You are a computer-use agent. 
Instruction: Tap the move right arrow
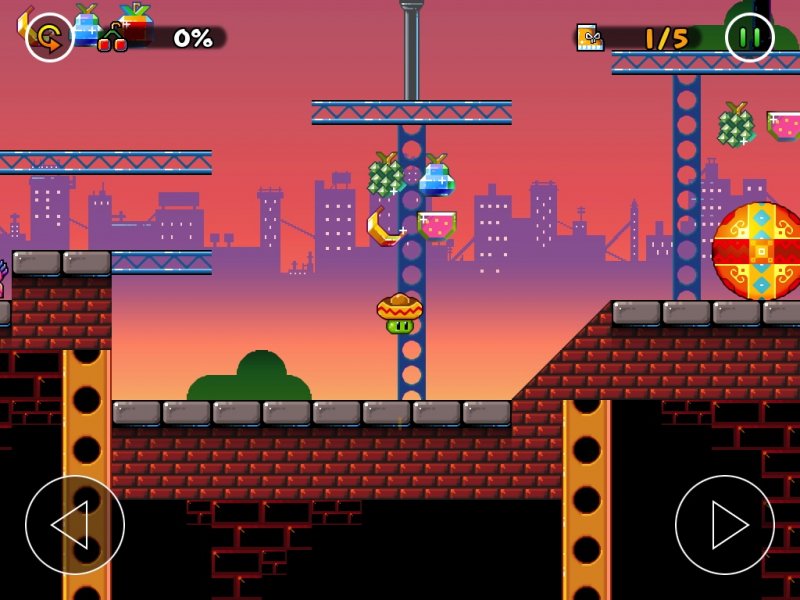725,525
